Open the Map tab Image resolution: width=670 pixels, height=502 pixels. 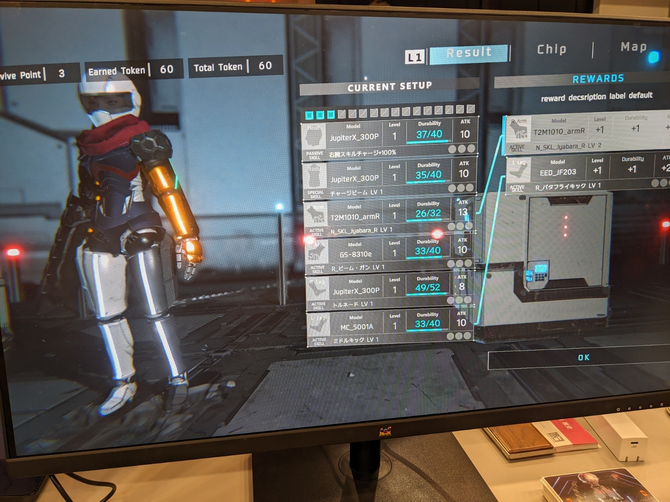click(x=633, y=47)
